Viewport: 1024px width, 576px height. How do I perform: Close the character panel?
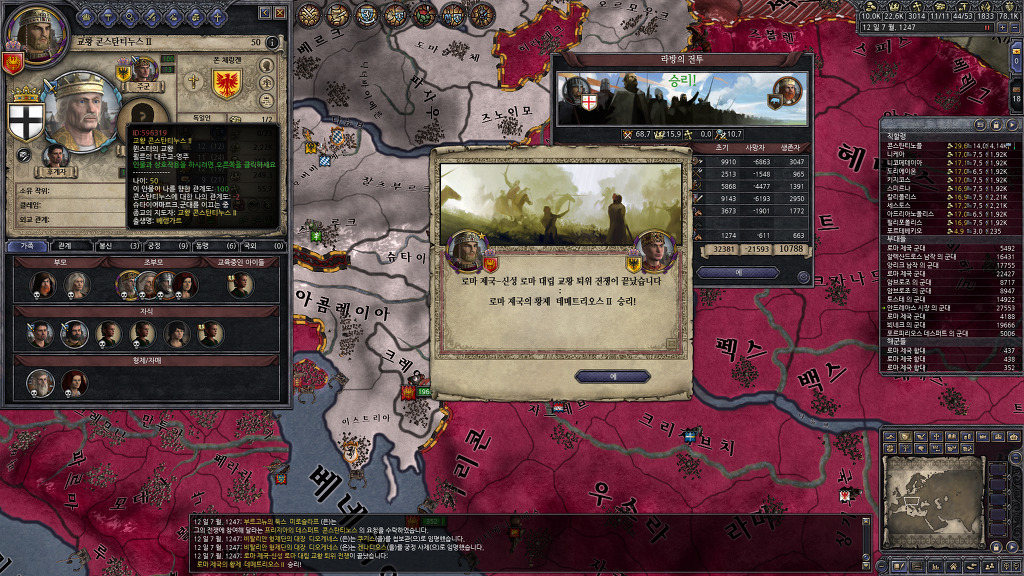pyautogui.click(x=281, y=12)
